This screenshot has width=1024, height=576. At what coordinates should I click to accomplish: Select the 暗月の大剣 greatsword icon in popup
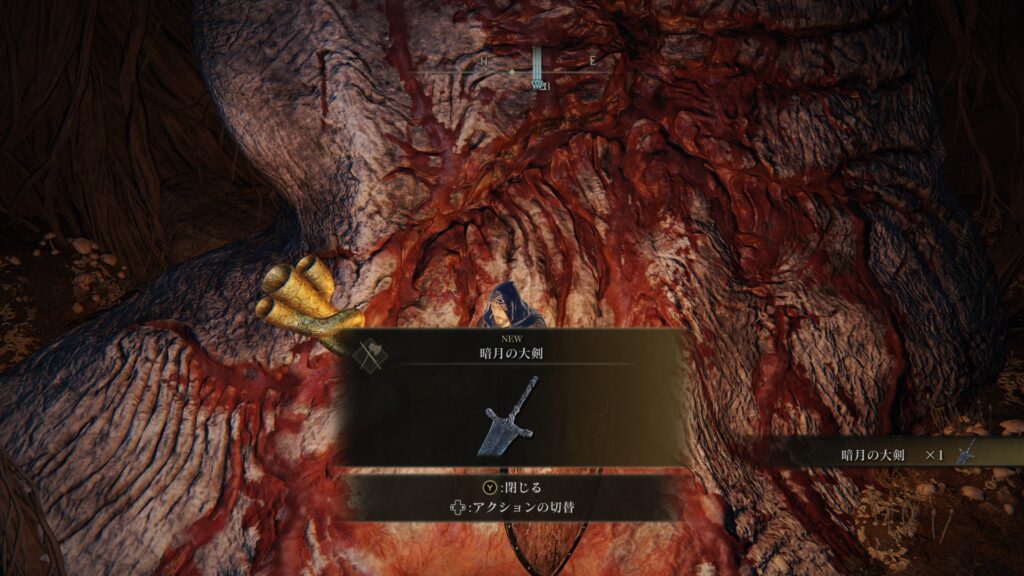click(513, 415)
